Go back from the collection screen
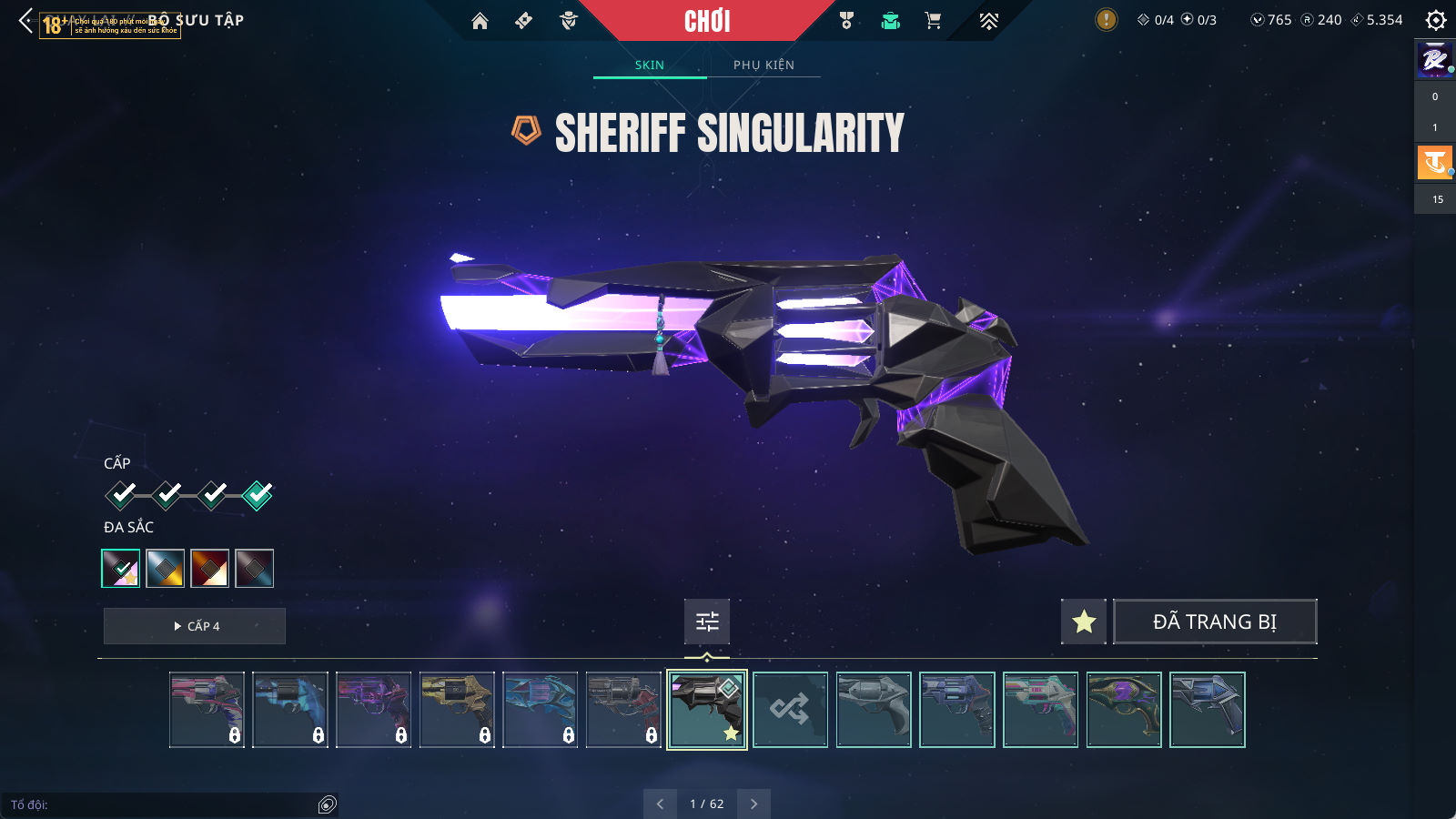 (25, 21)
